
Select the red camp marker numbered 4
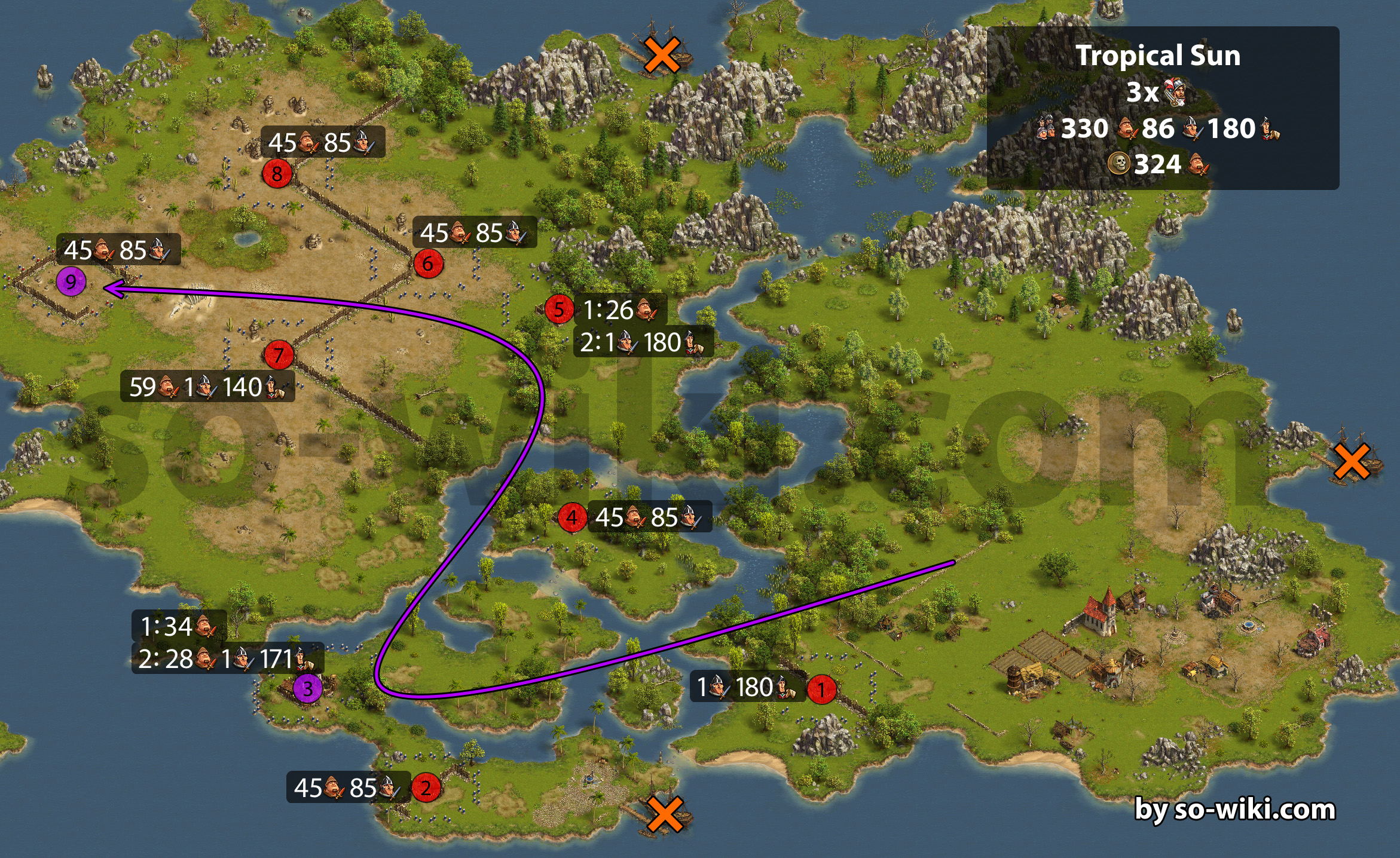point(572,517)
